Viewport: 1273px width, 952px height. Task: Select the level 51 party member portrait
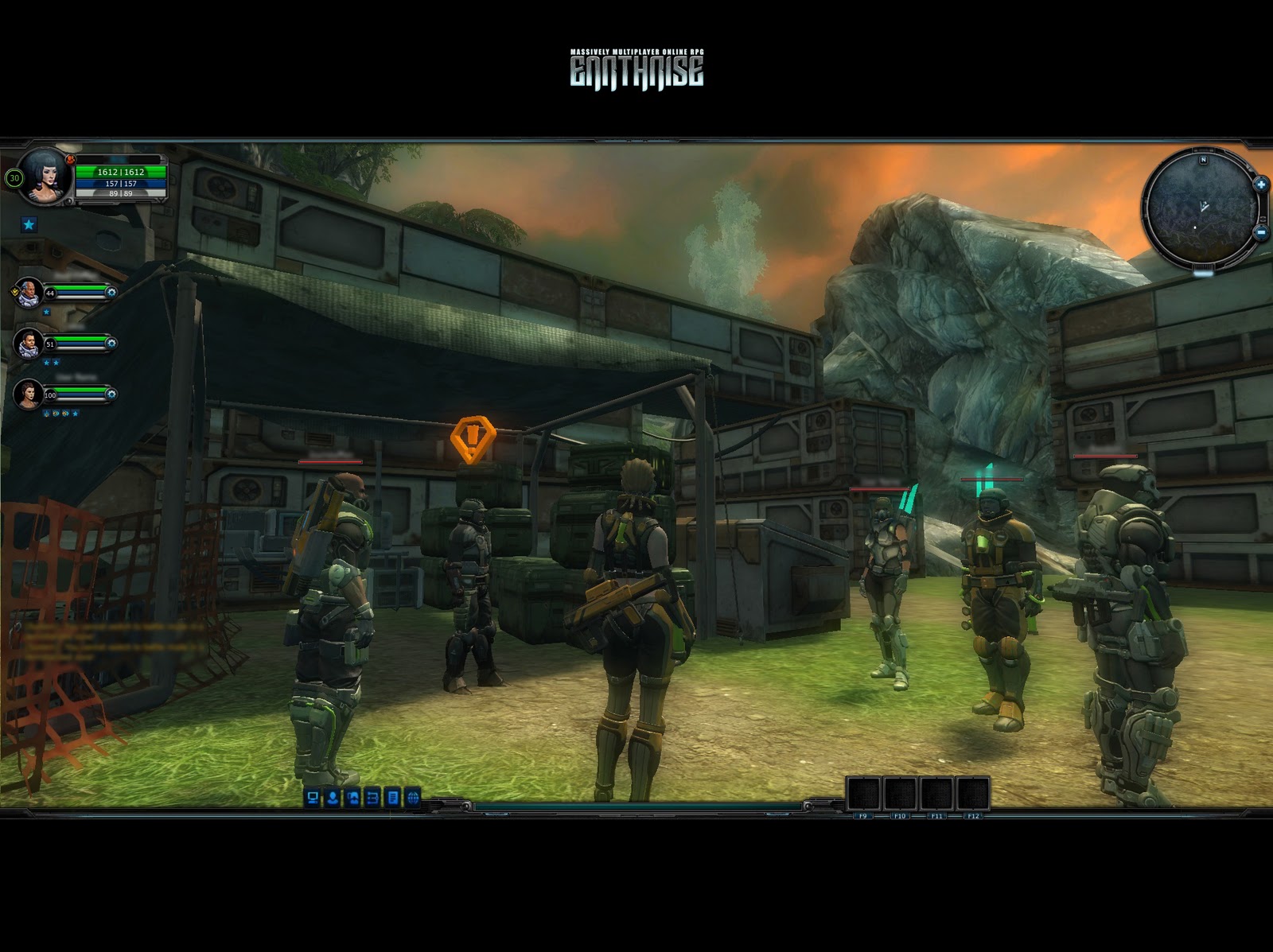click(29, 343)
